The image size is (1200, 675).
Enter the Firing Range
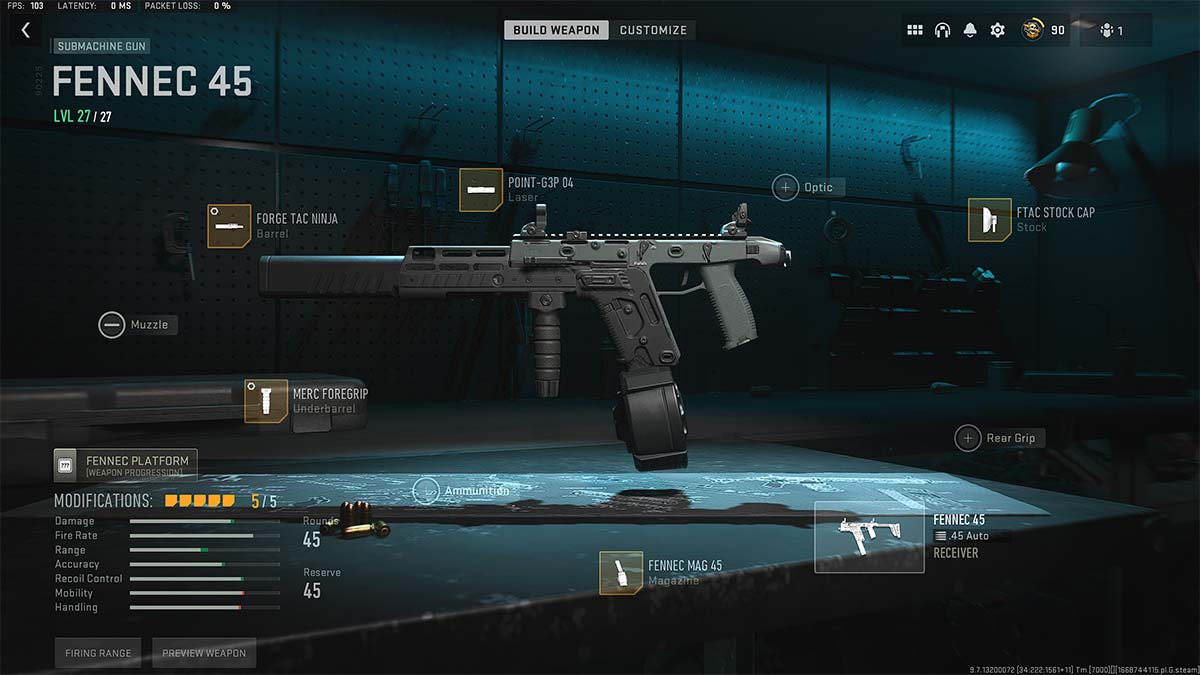[98, 653]
